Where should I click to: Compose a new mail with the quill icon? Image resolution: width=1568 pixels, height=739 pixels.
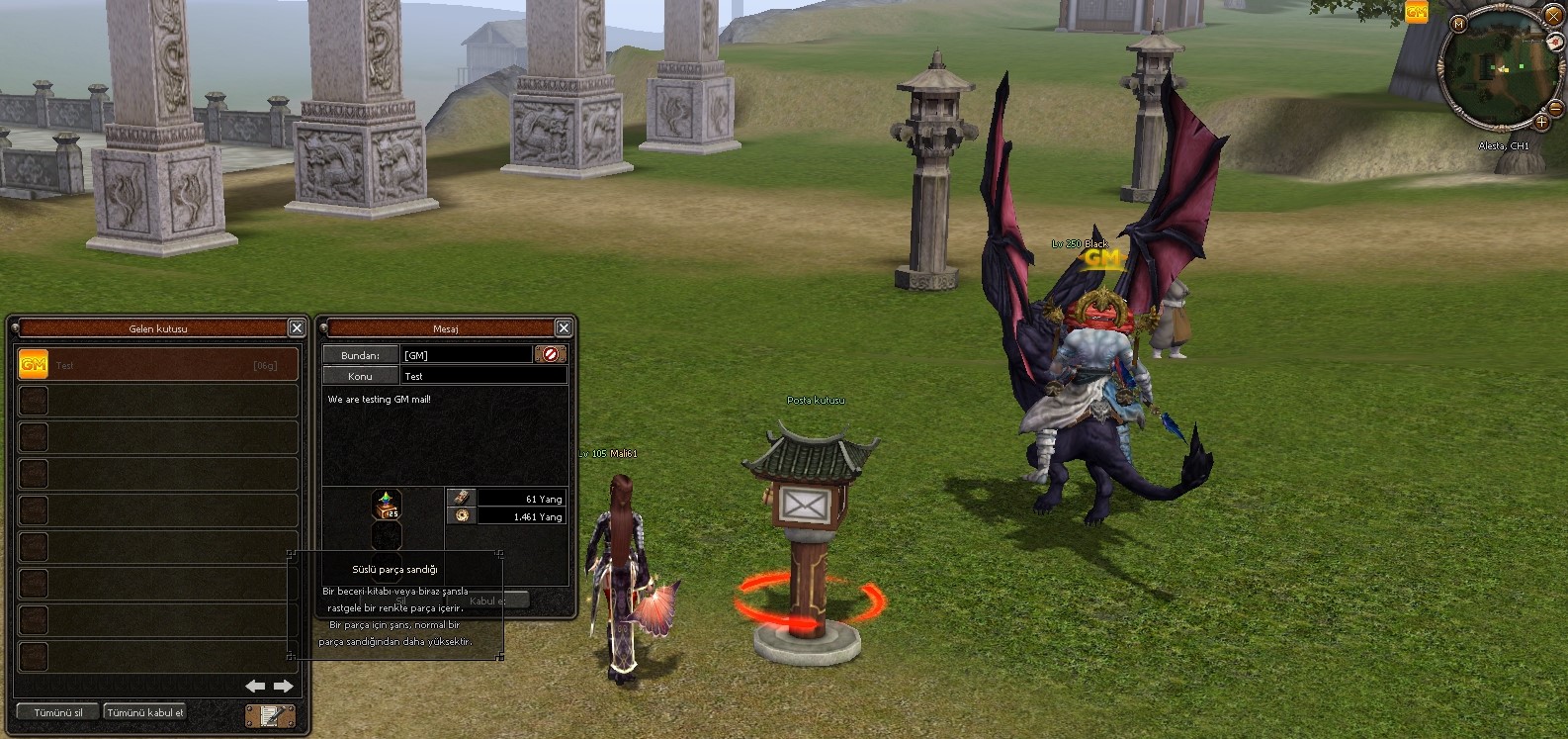coord(270,715)
